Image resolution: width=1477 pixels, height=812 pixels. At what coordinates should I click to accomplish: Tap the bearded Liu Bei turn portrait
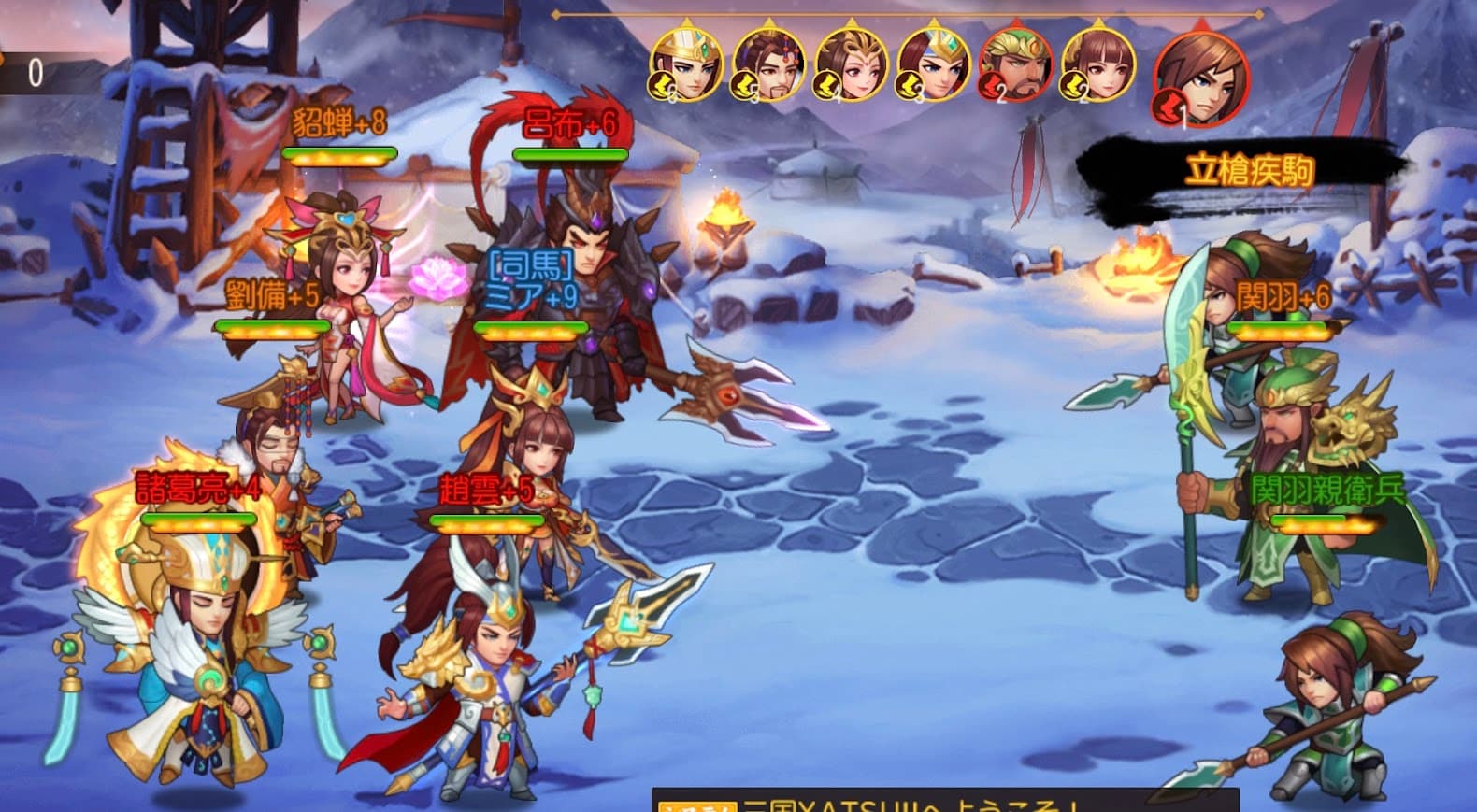tap(769, 64)
